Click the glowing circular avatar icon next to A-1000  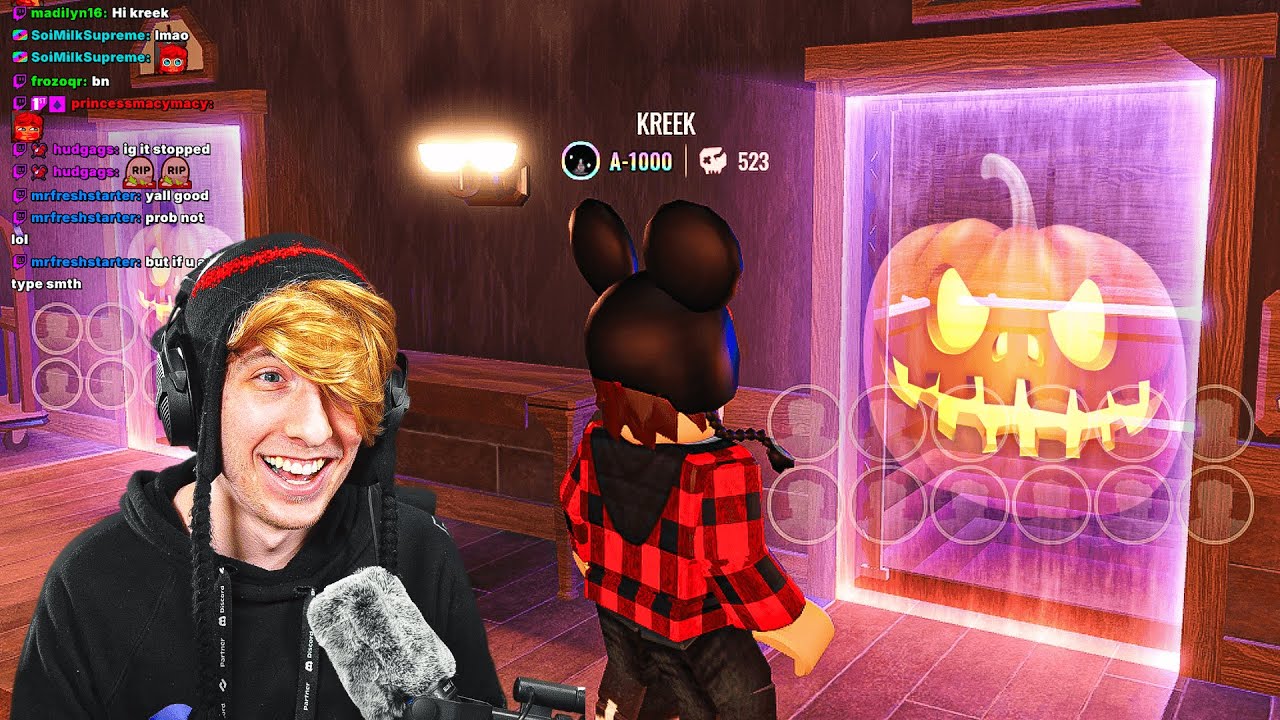(580, 160)
